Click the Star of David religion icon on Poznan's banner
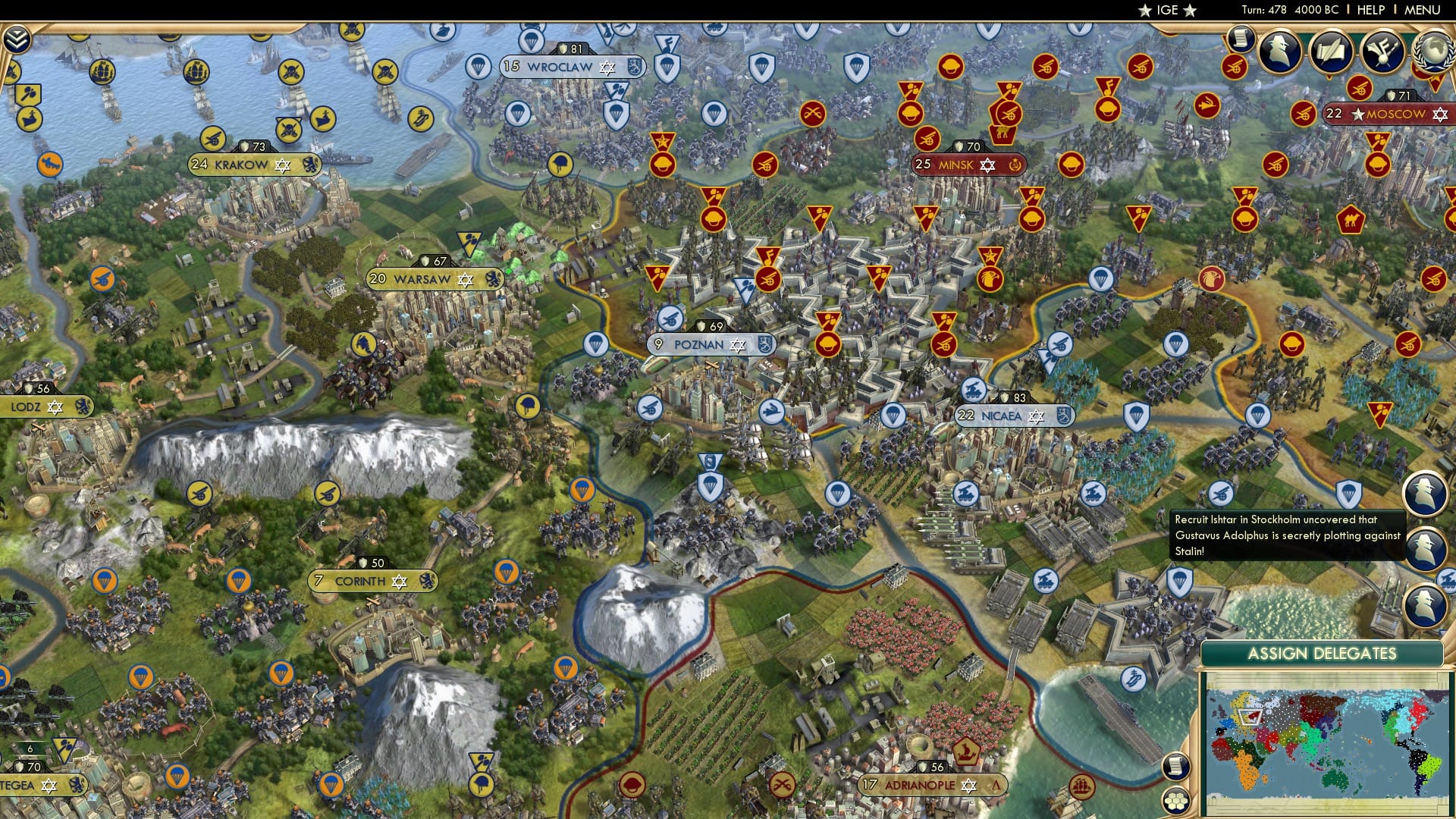 point(736,345)
